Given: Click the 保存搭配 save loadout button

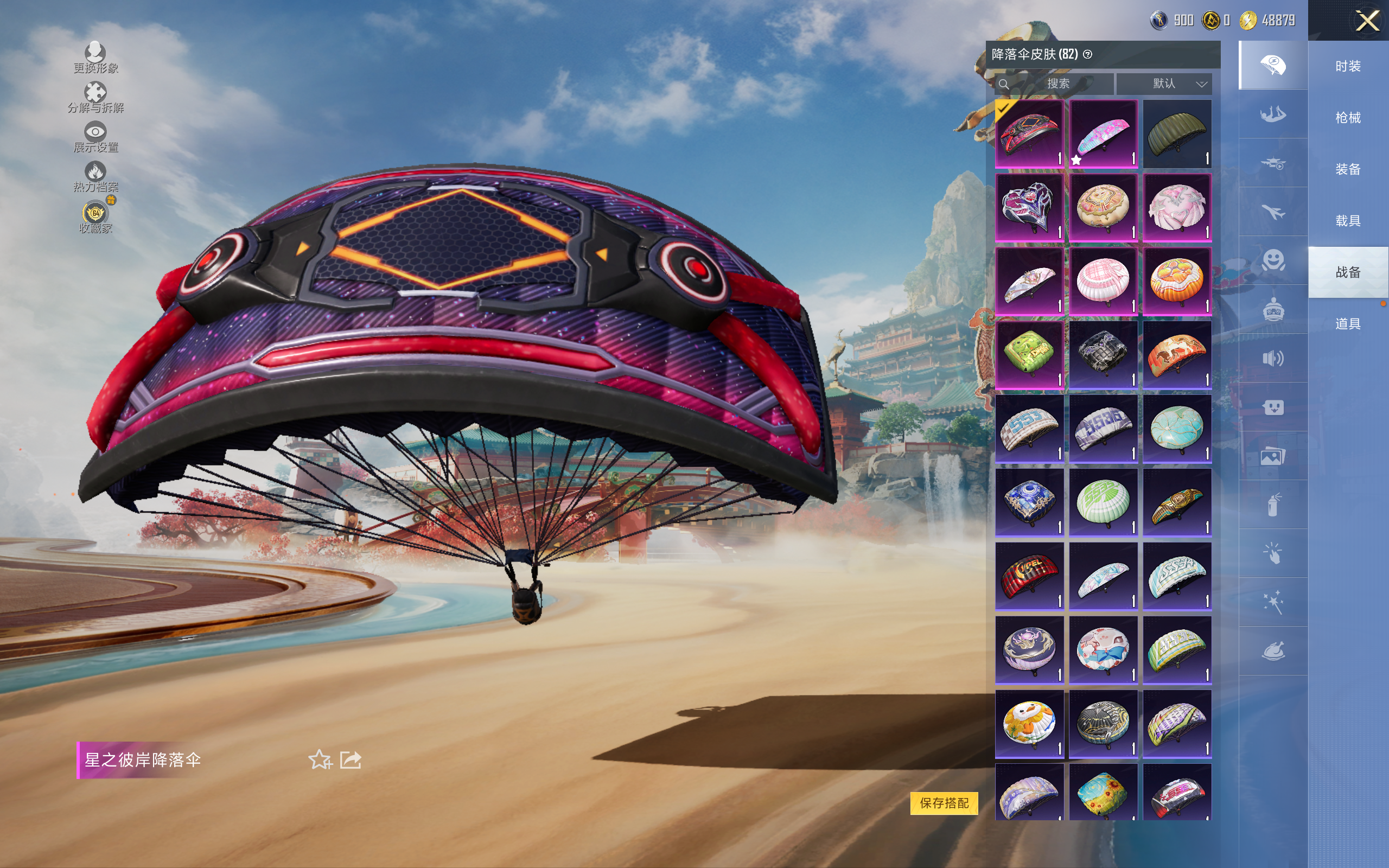Looking at the screenshot, I should click(x=944, y=802).
